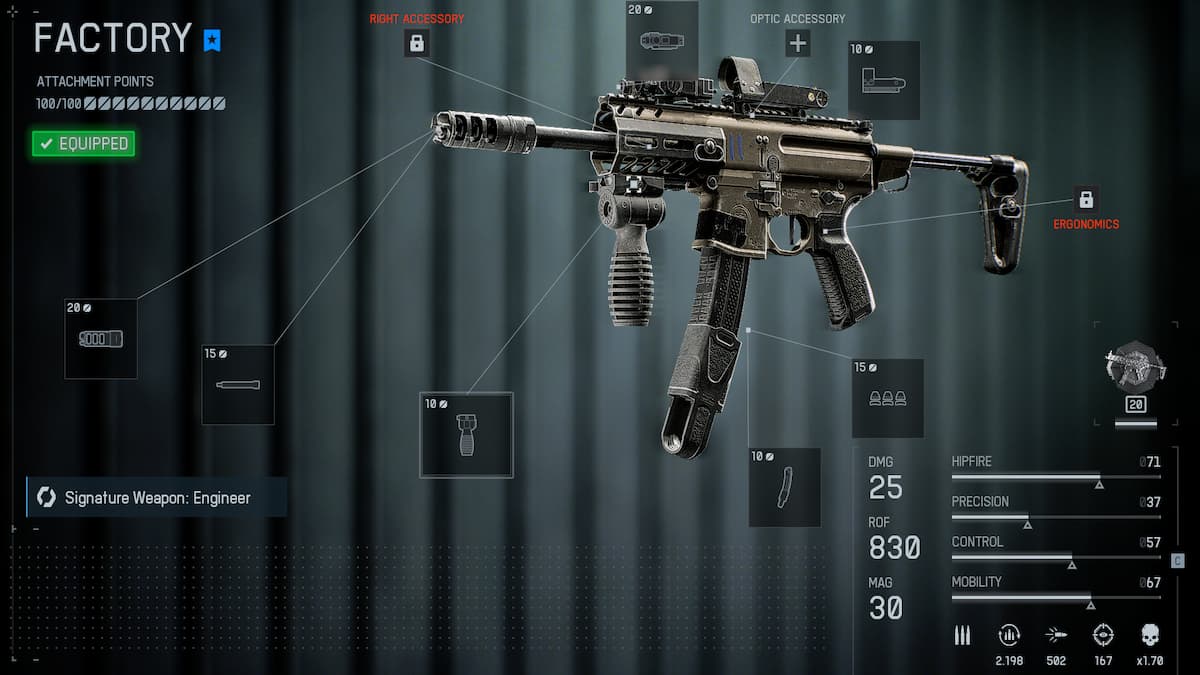Select the muzzle brake attachment slot
Screen dimensions: 1200x675
101,339
